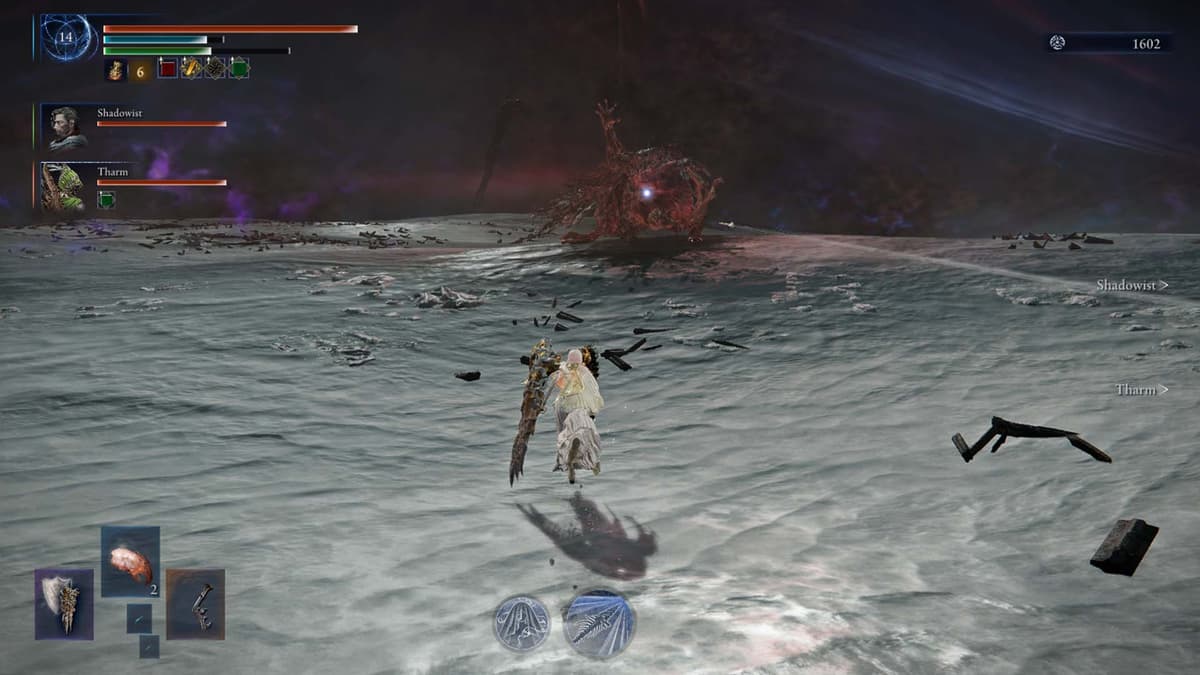Activate the round character skill icon
The height and width of the screenshot is (675, 1200).
522,623
